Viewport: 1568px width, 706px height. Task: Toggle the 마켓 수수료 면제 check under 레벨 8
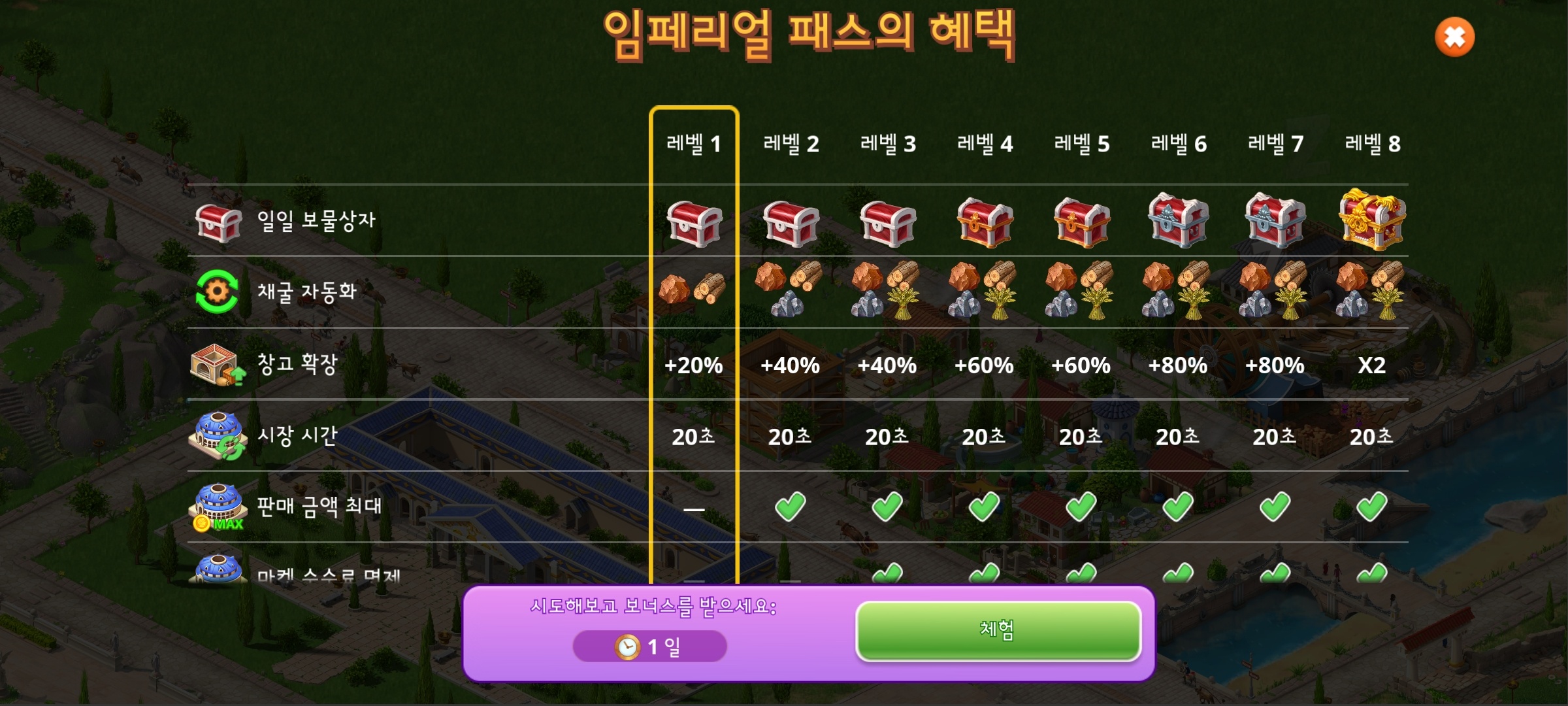pyautogui.click(x=1371, y=575)
